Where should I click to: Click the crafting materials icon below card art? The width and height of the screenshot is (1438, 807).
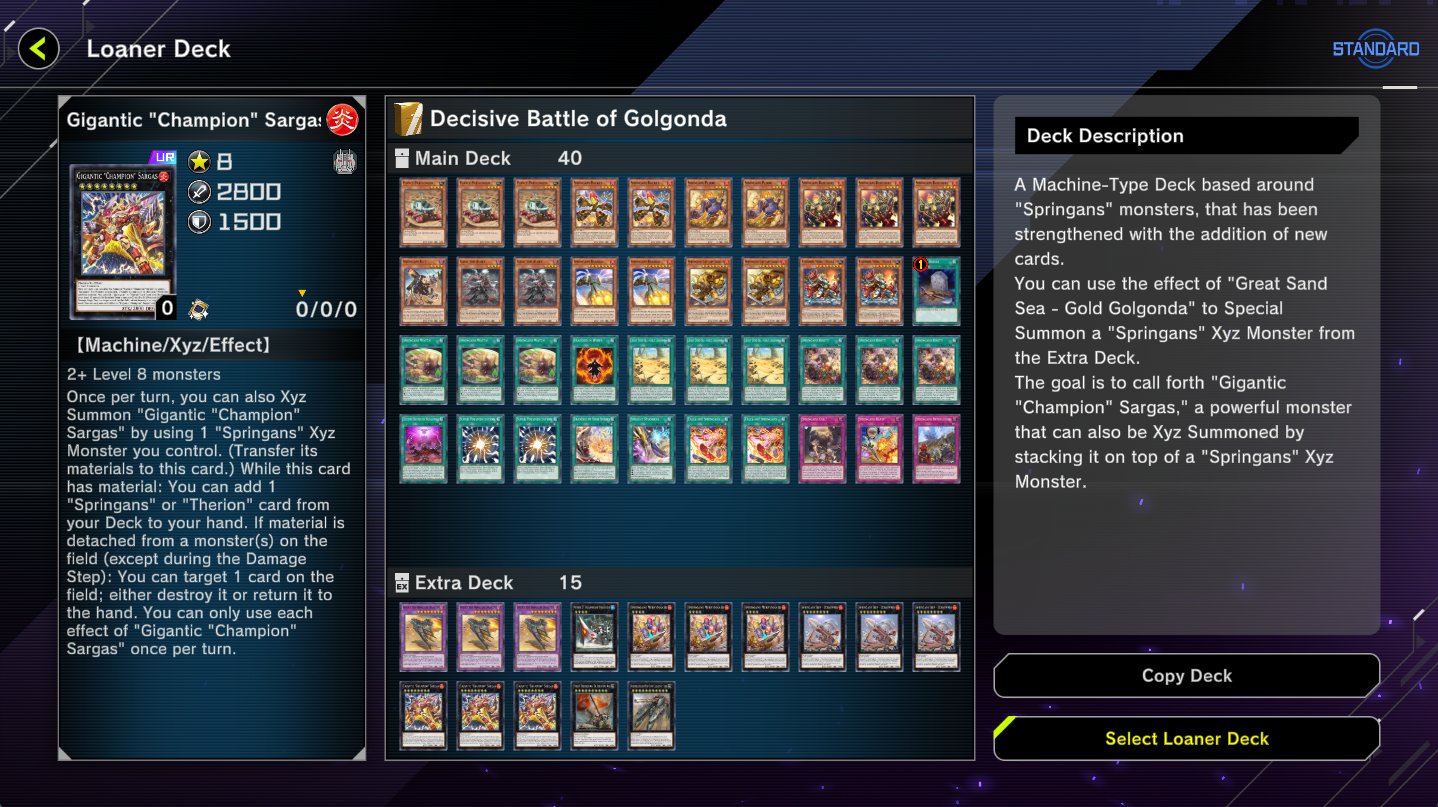coord(200,310)
